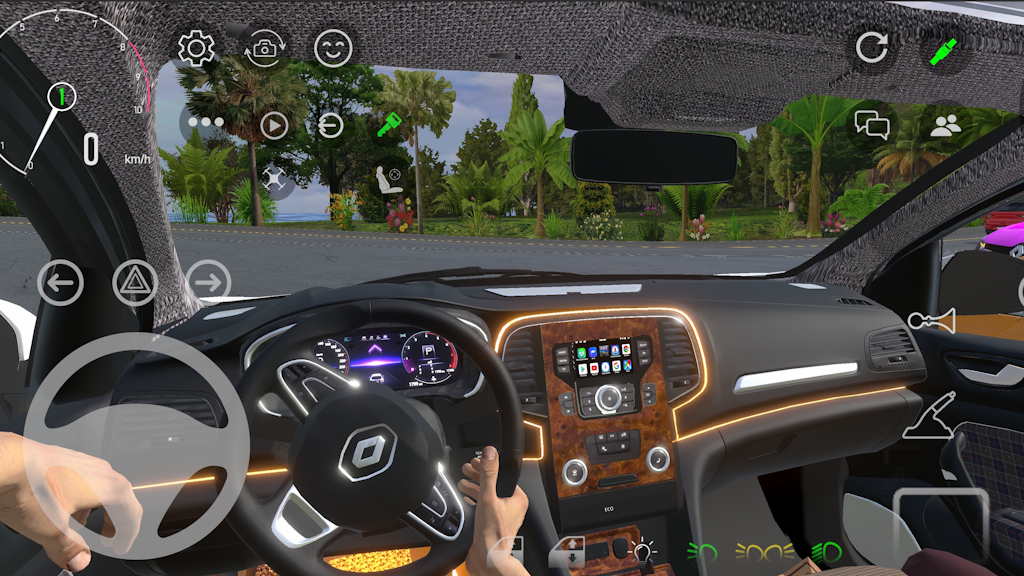Adjust the seat position icon

coord(388,180)
